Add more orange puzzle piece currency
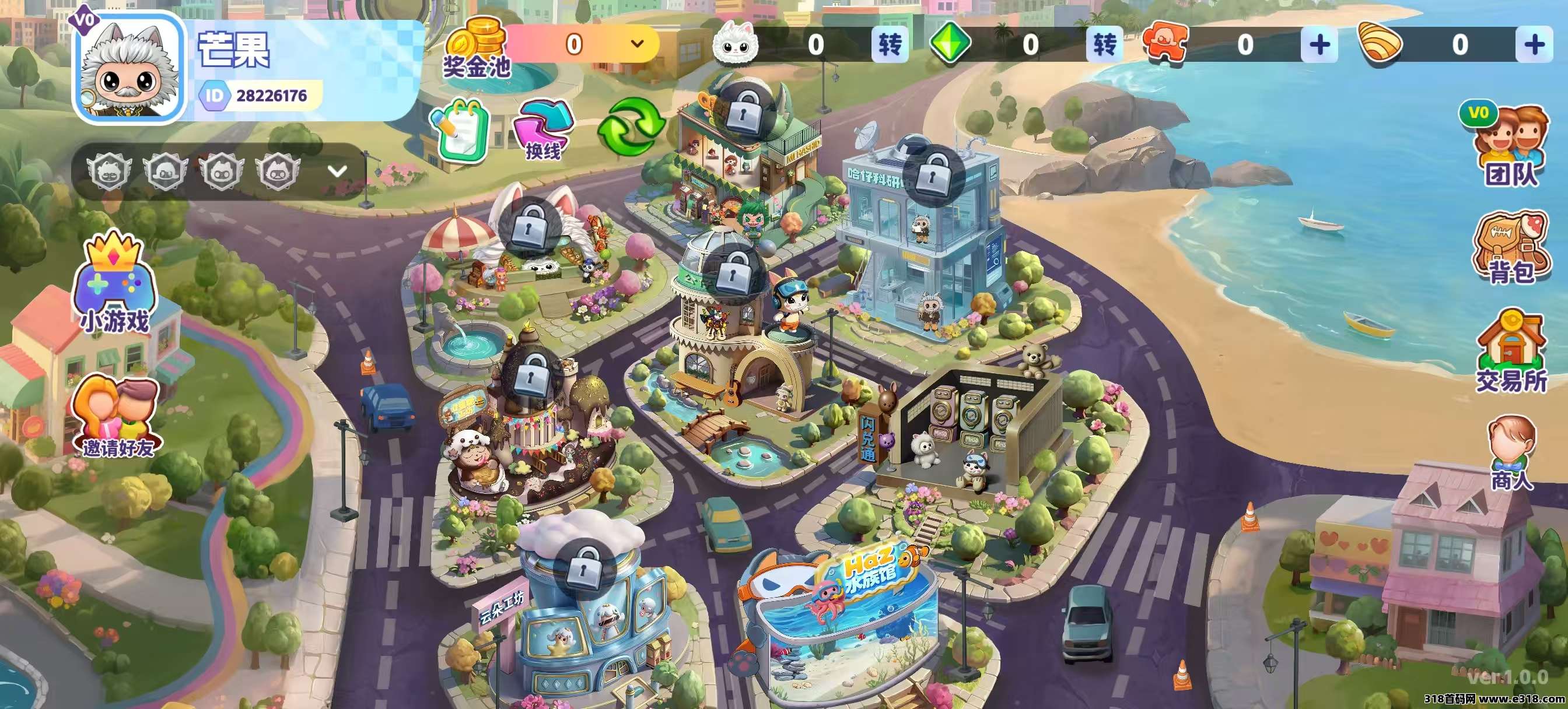 point(1319,44)
